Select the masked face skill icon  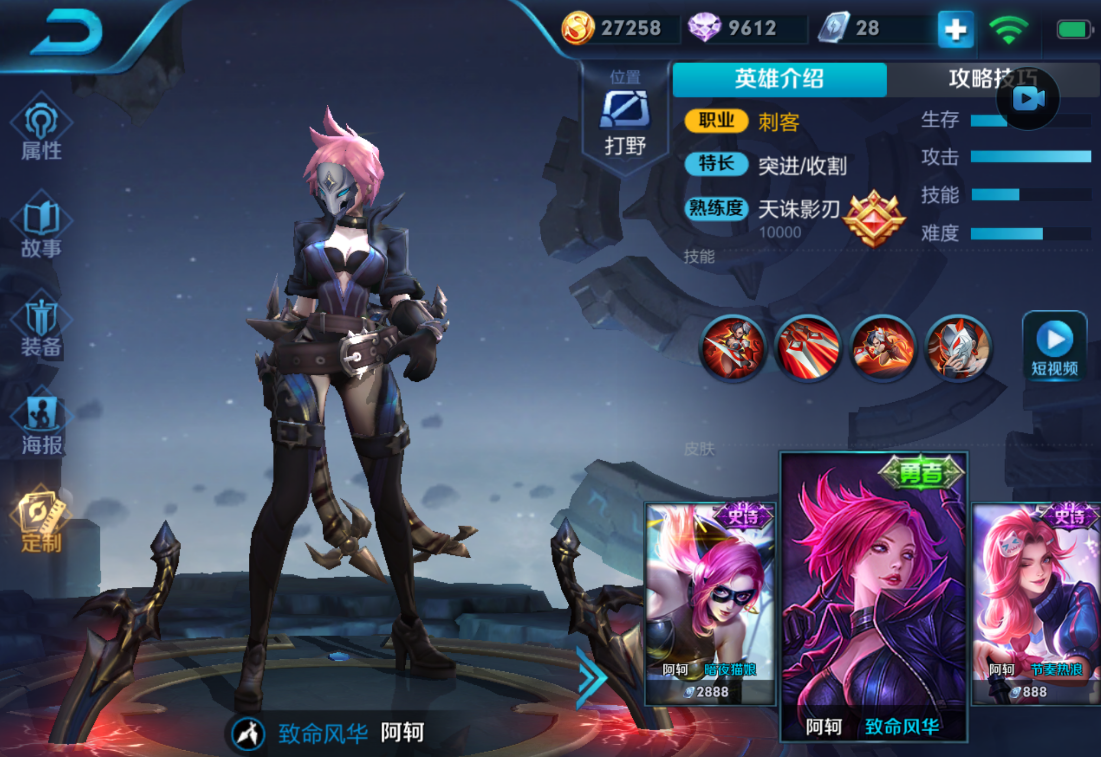[958, 347]
